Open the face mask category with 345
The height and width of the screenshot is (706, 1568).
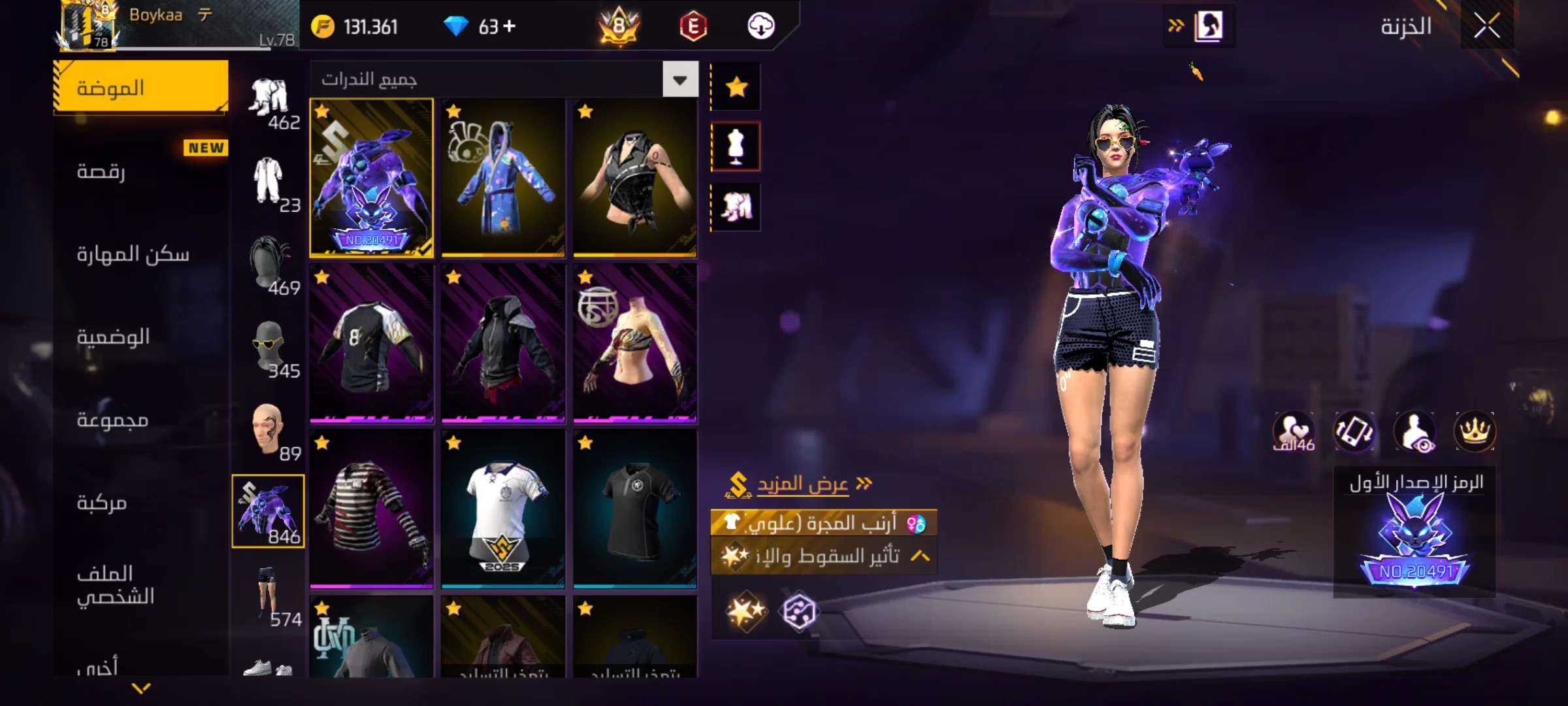[269, 349]
